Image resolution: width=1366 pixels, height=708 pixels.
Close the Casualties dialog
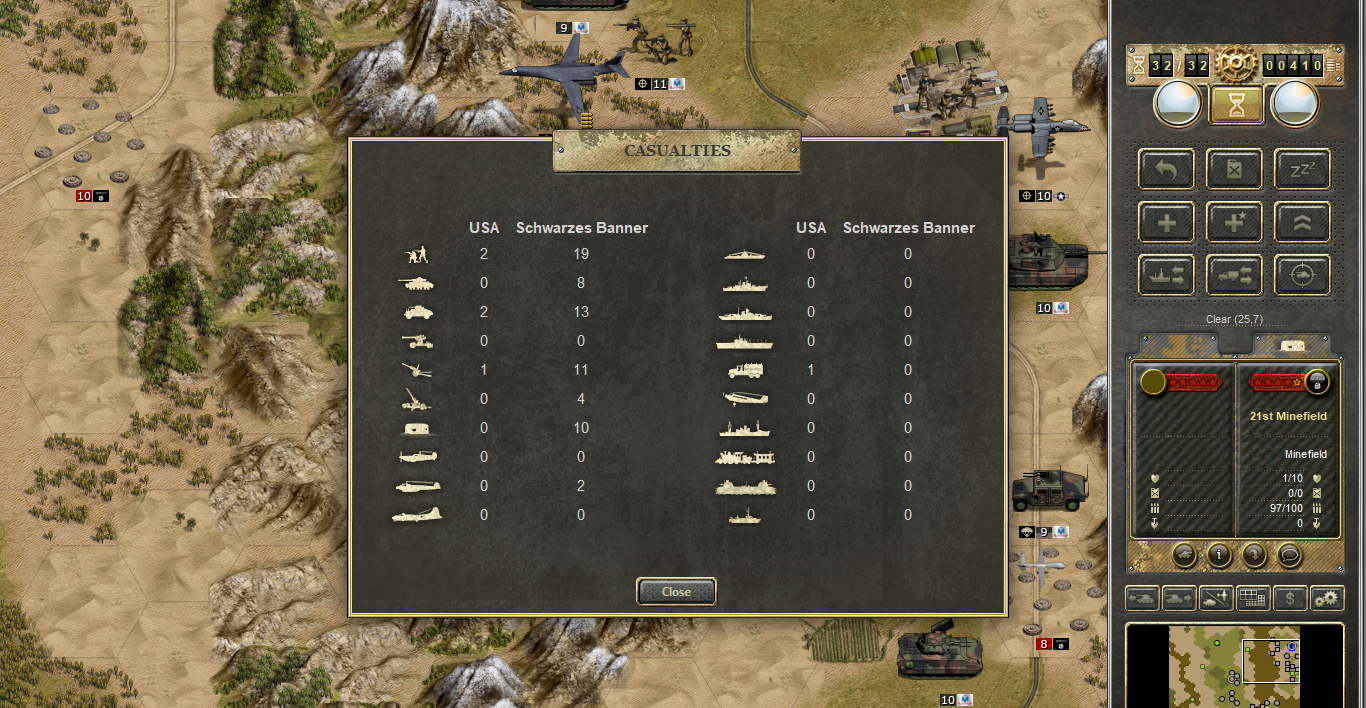coord(676,591)
